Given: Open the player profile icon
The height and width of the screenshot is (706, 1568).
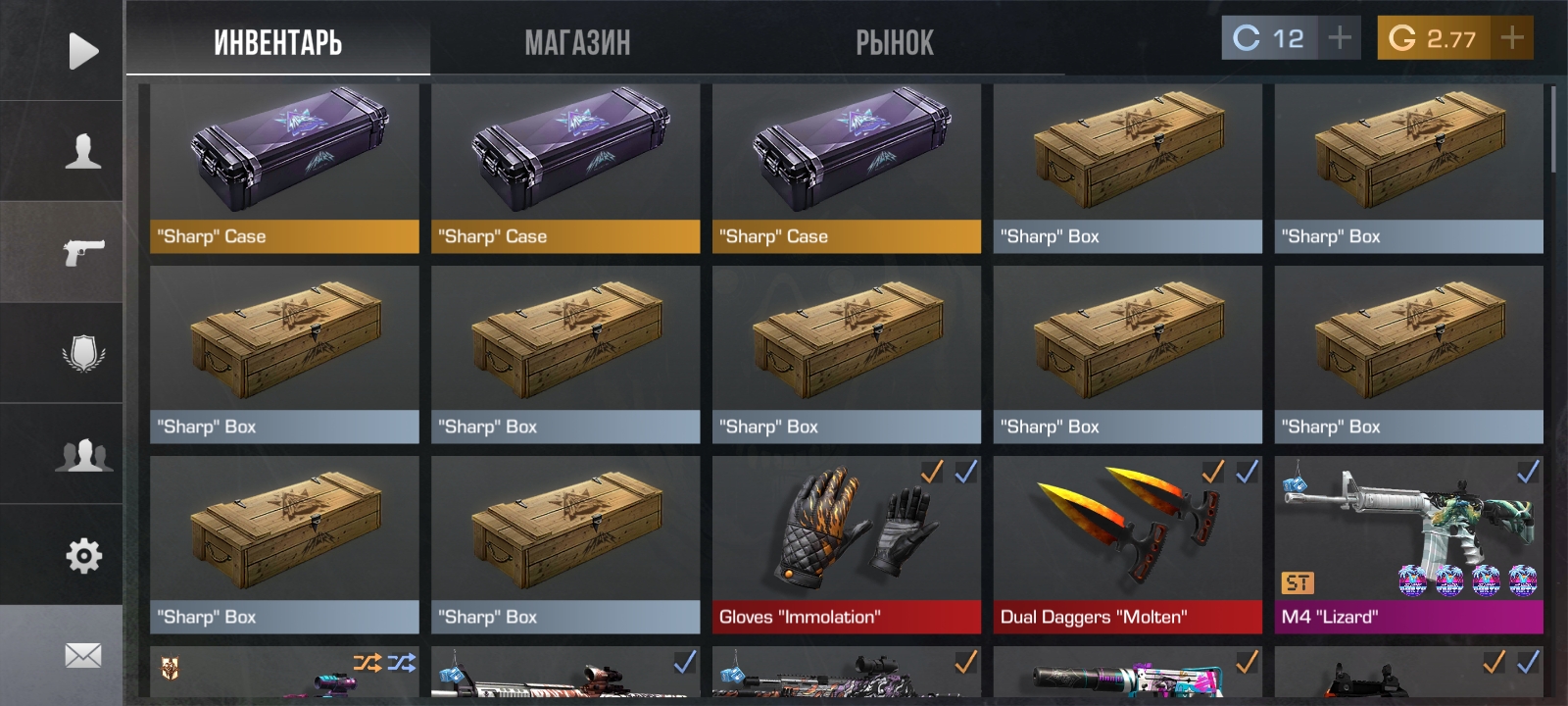Looking at the screenshot, I should [x=83, y=152].
